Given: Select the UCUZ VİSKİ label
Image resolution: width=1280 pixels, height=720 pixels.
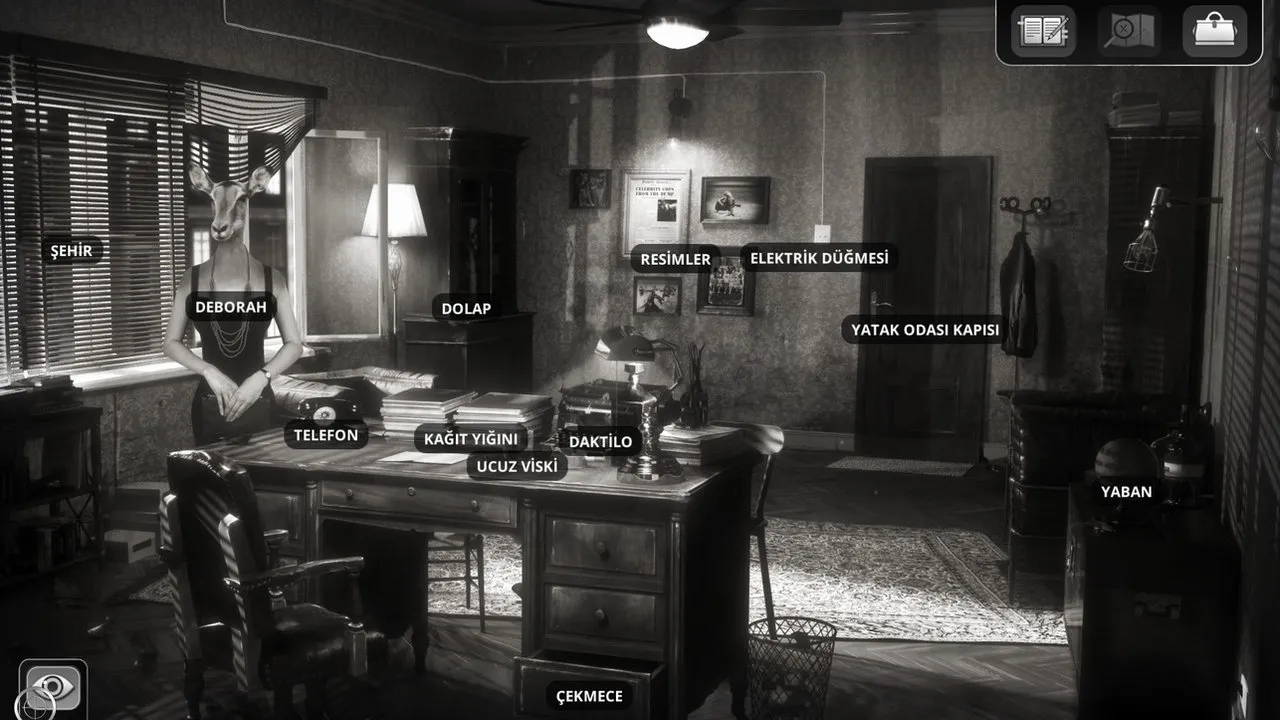Looking at the screenshot, I should click(x=517, y=466).
